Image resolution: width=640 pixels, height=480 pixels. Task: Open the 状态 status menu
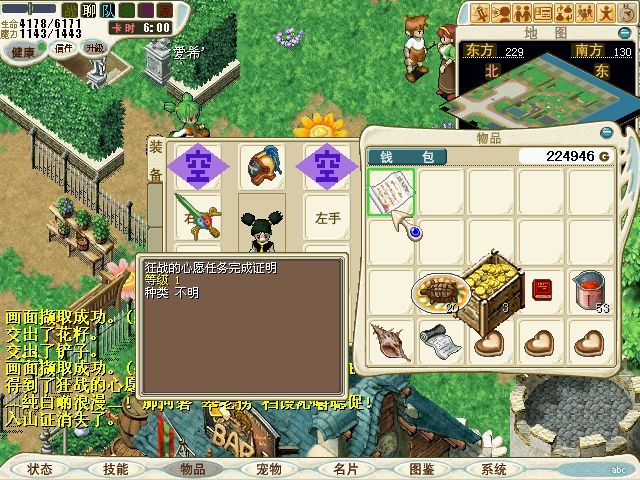40,468
